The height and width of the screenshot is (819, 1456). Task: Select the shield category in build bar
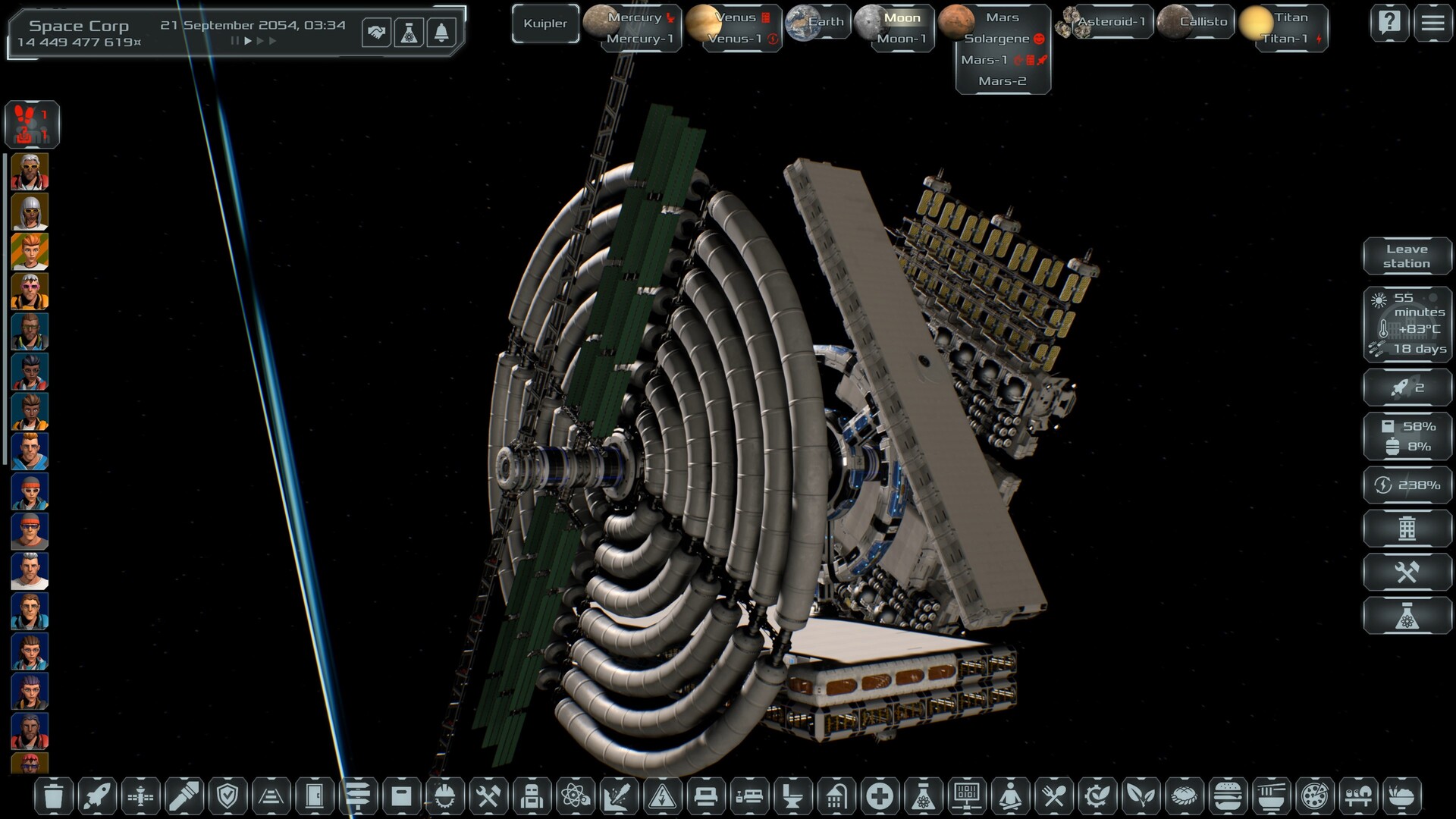[227, 796]
